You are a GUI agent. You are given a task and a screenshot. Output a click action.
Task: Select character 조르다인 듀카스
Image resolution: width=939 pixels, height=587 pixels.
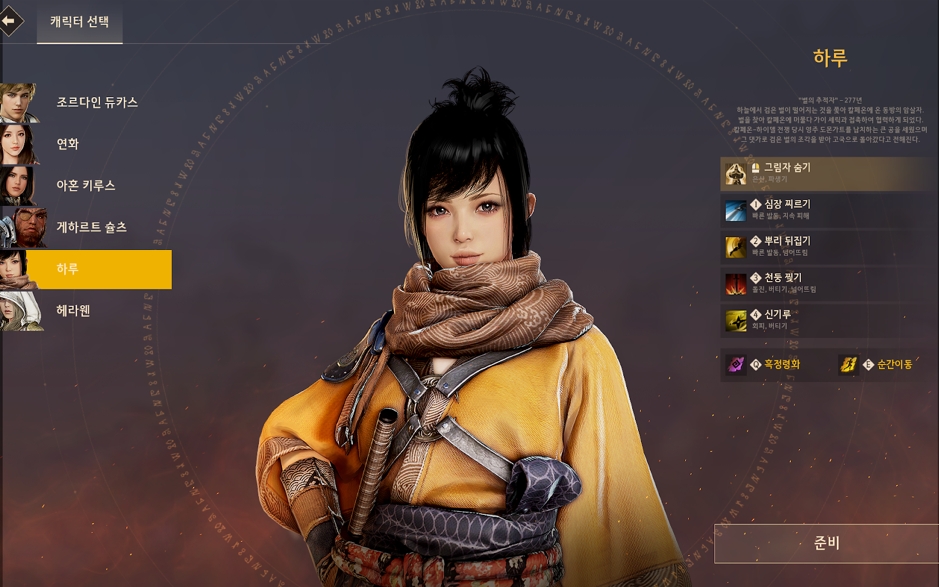click(x=96, y=102)
